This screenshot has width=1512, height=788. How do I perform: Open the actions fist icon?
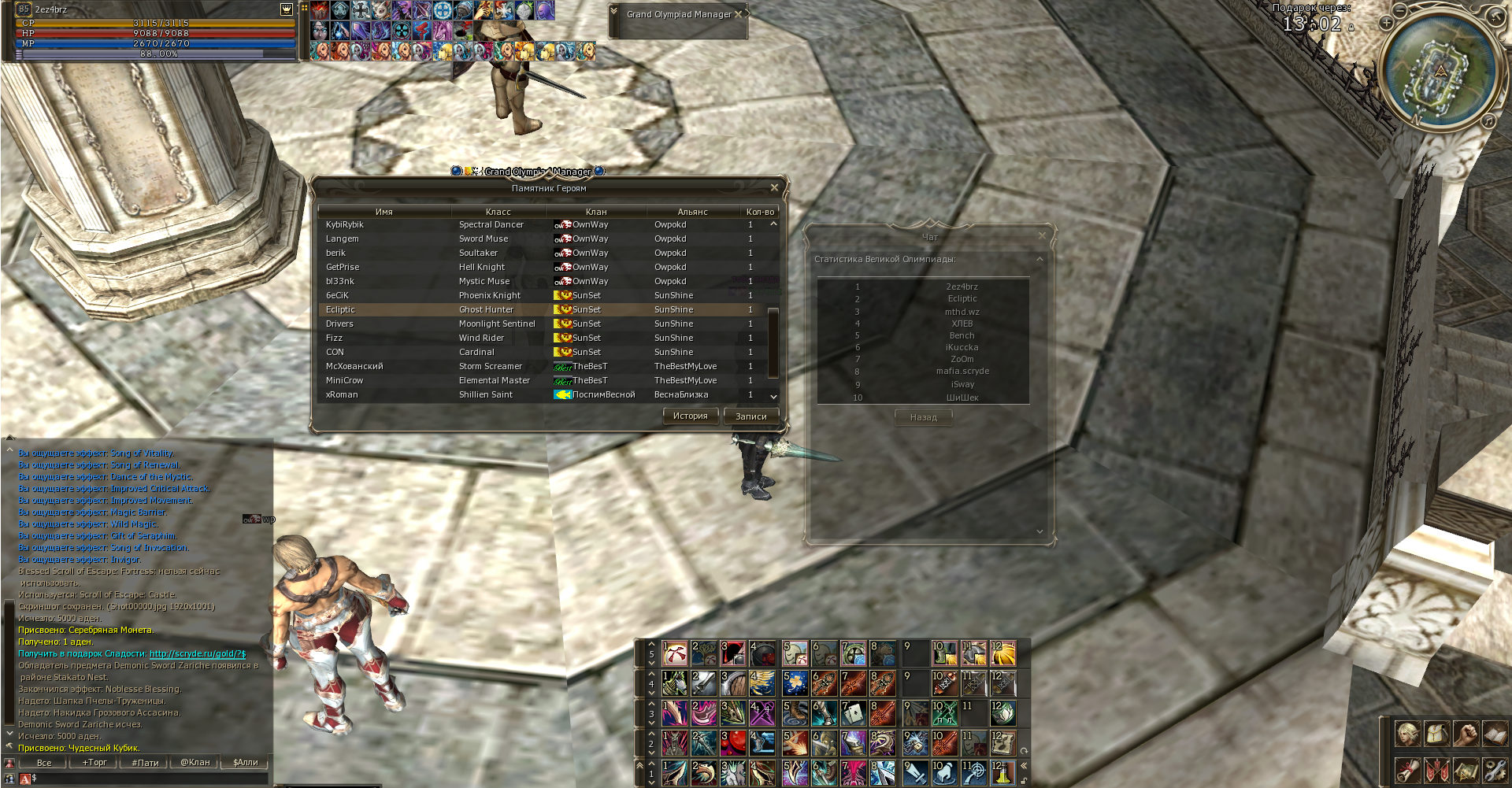[x=1466, y=734]
